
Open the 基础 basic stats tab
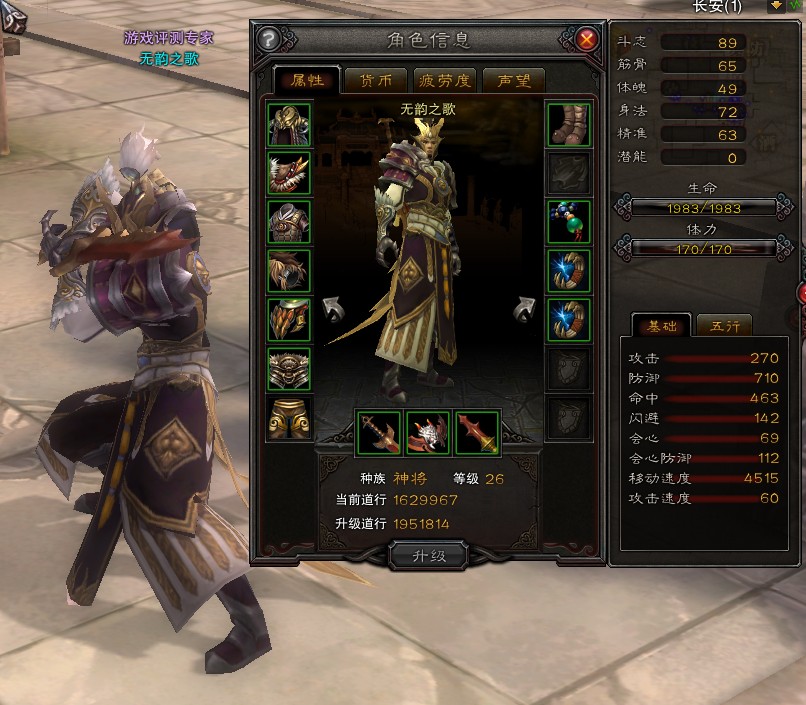pyautogui.click(x=662, y=326)
